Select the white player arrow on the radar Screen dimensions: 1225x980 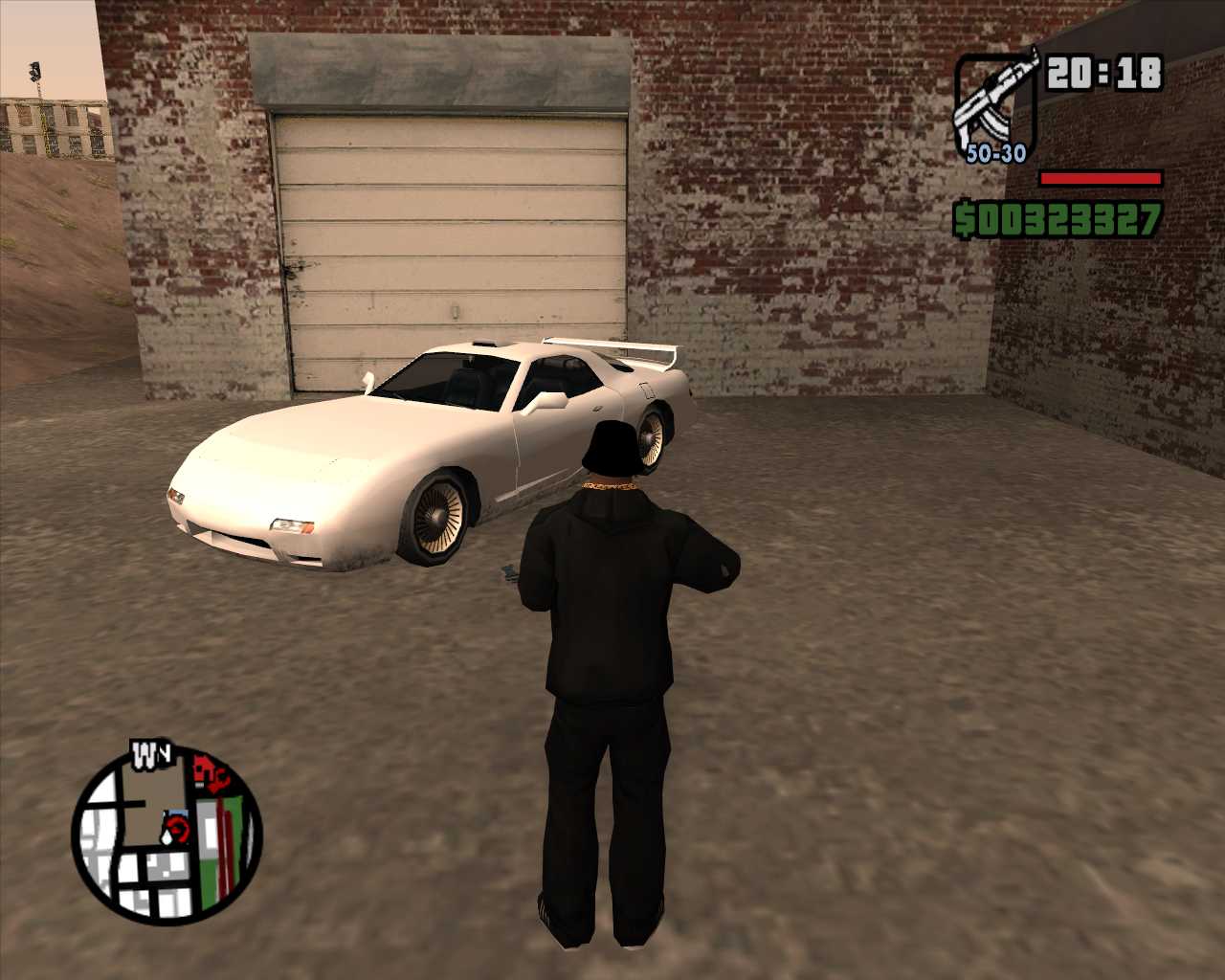pyautogui.click(x=168, y=835)
